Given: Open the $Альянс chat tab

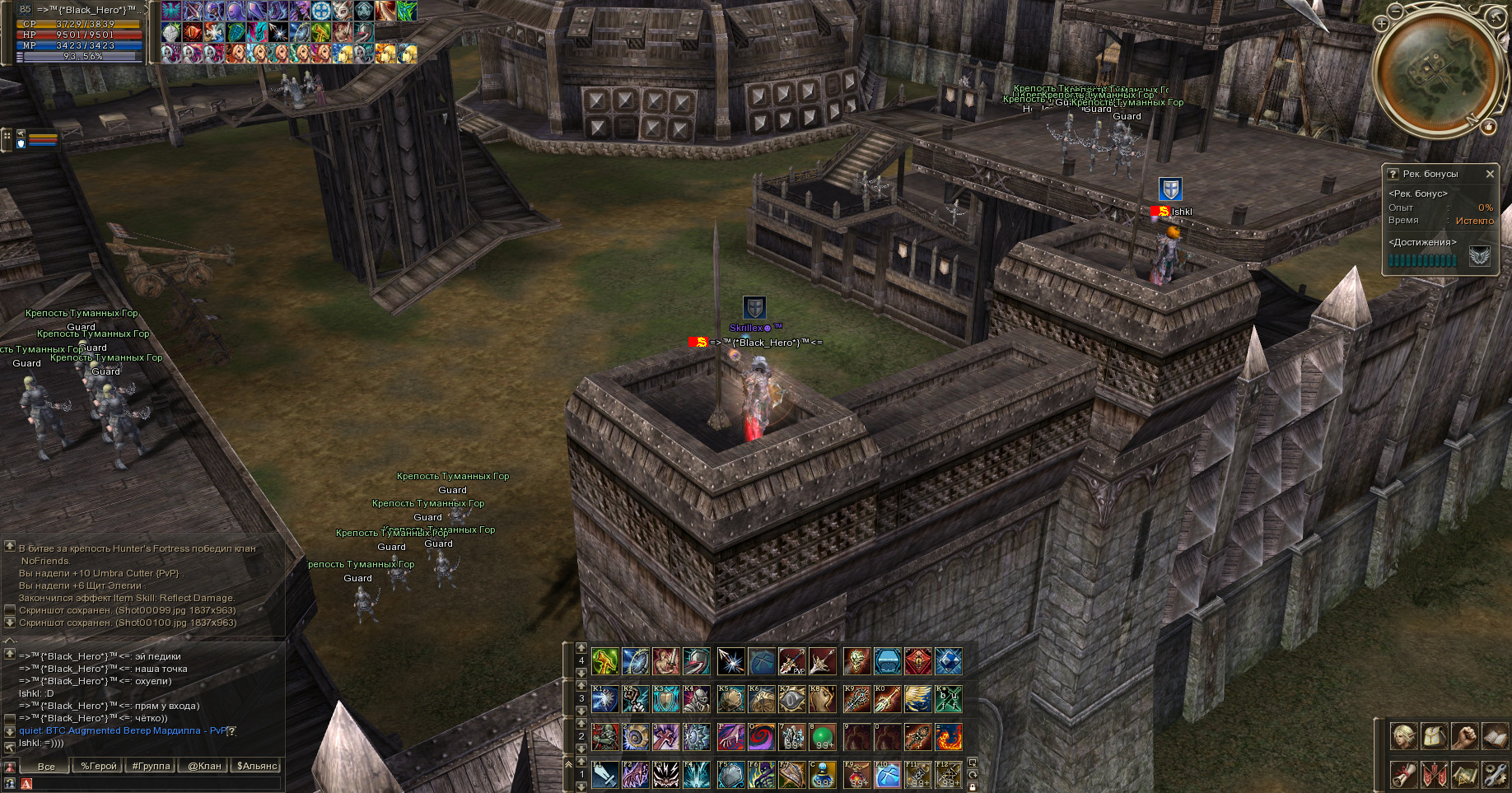Looking at the screenshot, I should tap(257, 766).
